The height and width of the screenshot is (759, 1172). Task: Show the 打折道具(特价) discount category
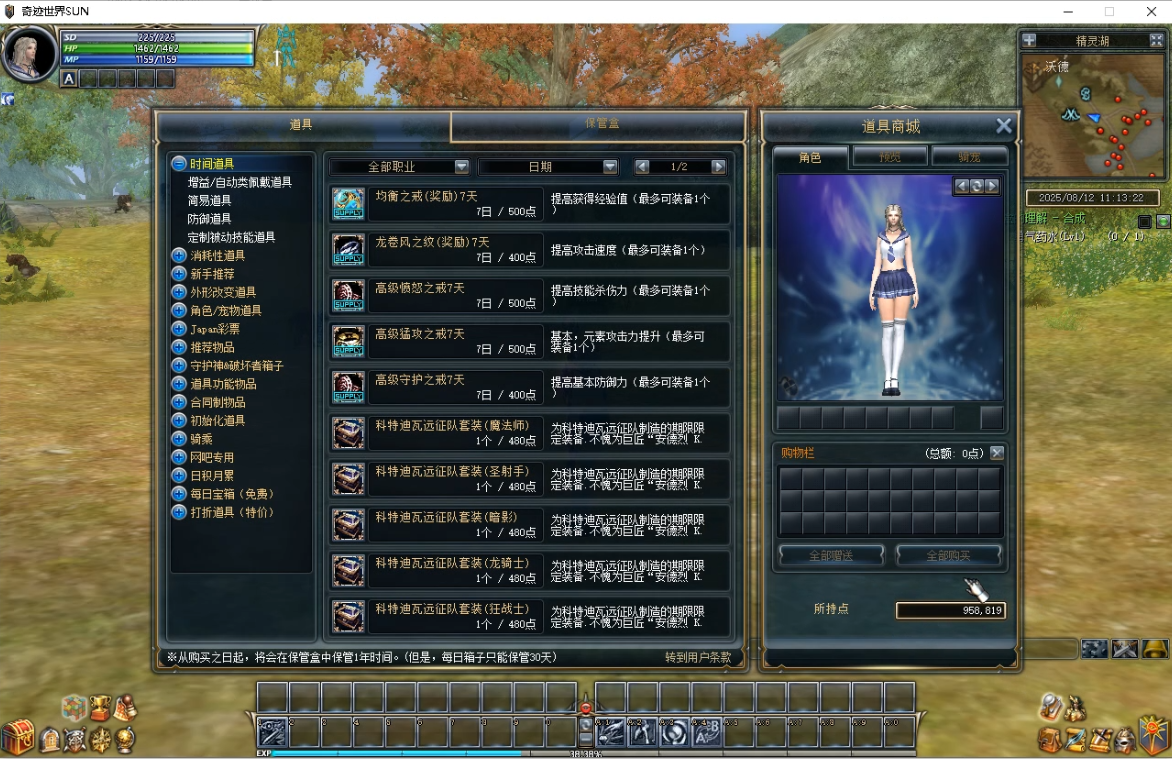[x=231, y=512]
